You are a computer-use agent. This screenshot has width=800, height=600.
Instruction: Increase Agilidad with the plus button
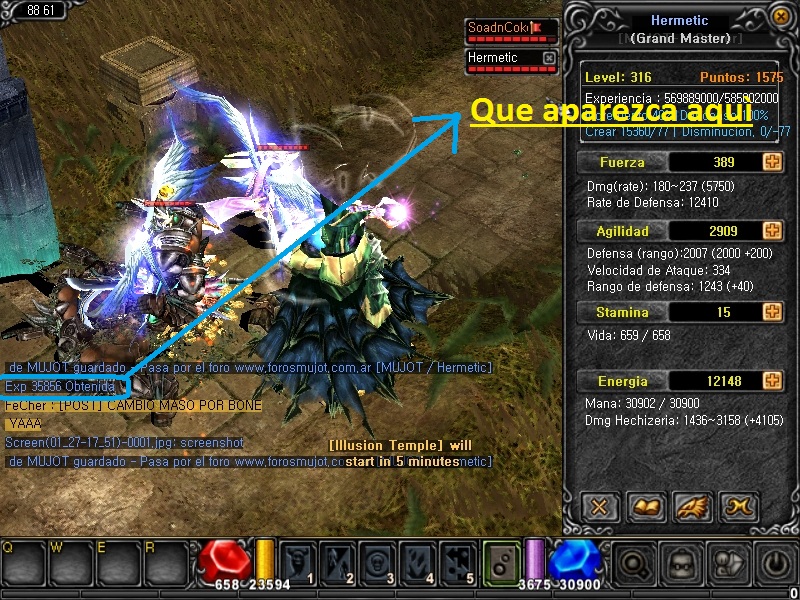click(771, 231)
